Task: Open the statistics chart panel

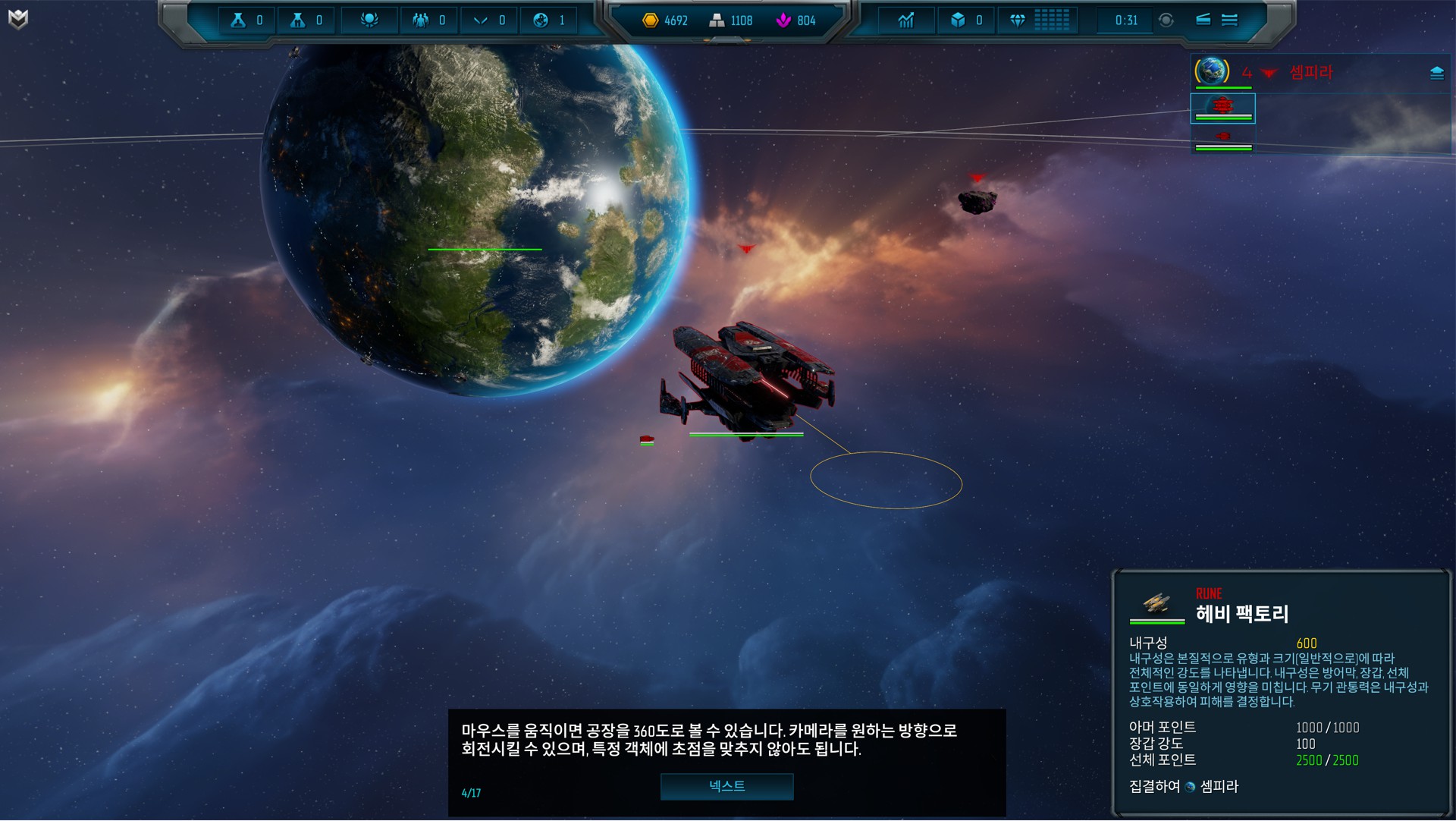Action: tap(906, 20)
